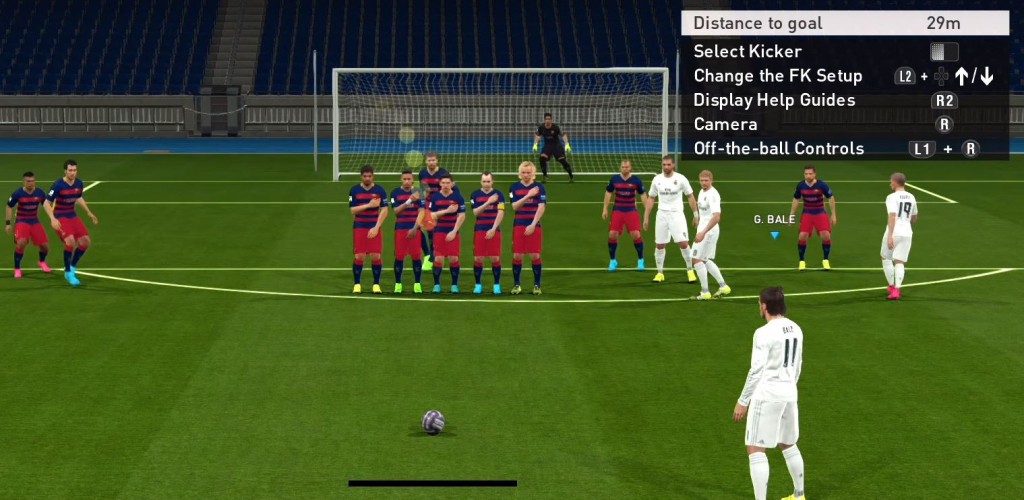Open the Change the FK Setup entry

pyautogui.click(x=778, y=76)
